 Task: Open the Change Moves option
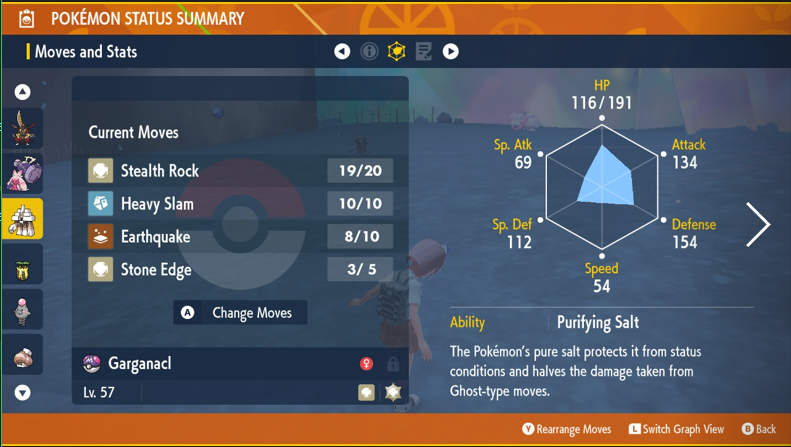click(240, 313)
